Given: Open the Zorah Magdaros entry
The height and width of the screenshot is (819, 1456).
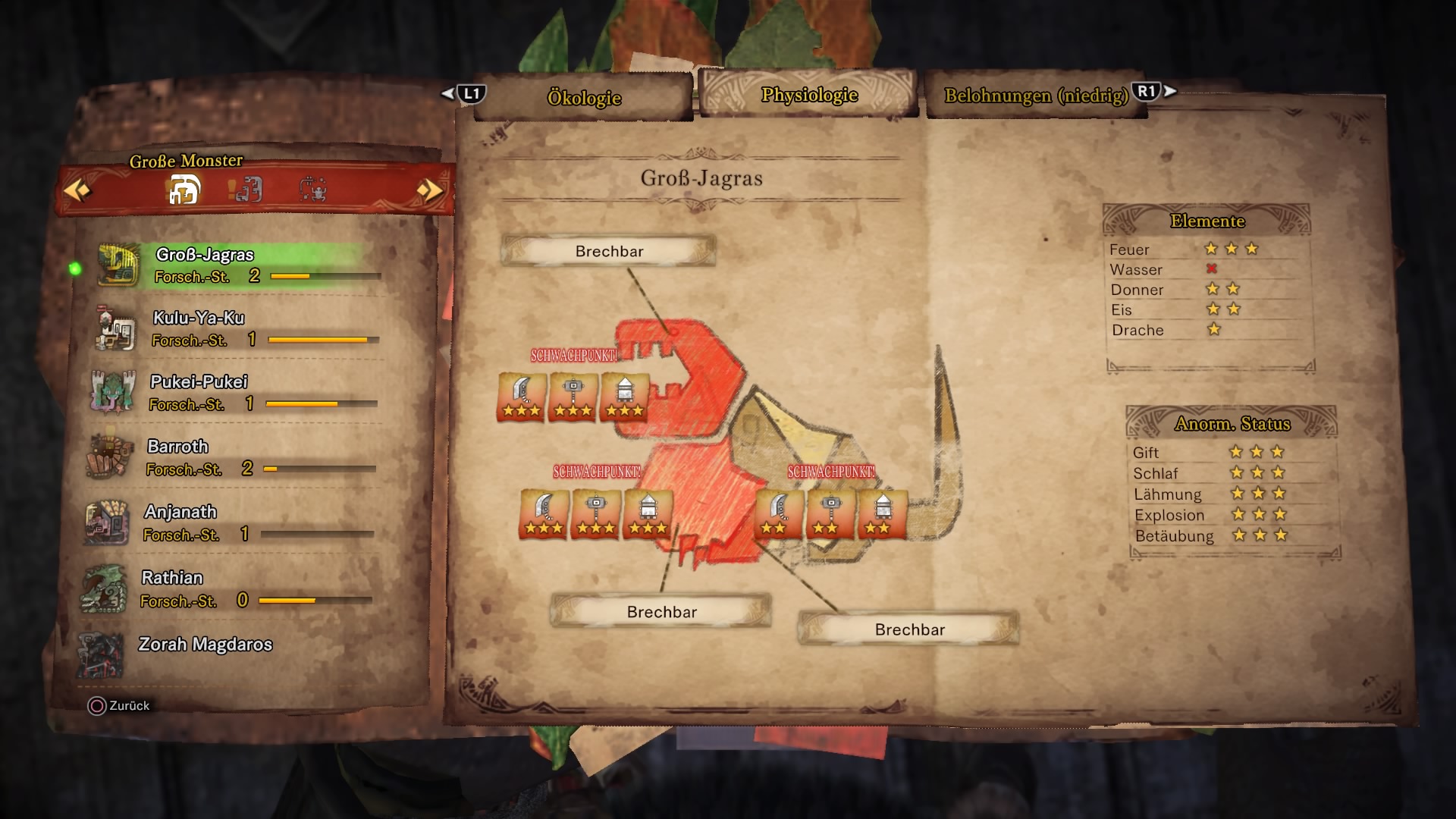Looking at the screenshot, I should tap(205, 645).
